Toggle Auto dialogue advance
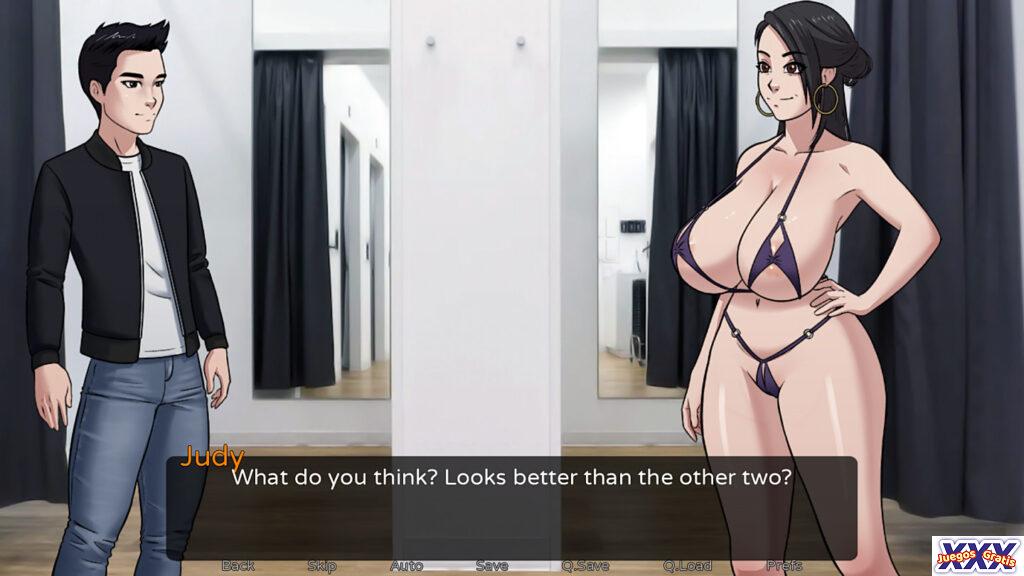 pos(406,565)
